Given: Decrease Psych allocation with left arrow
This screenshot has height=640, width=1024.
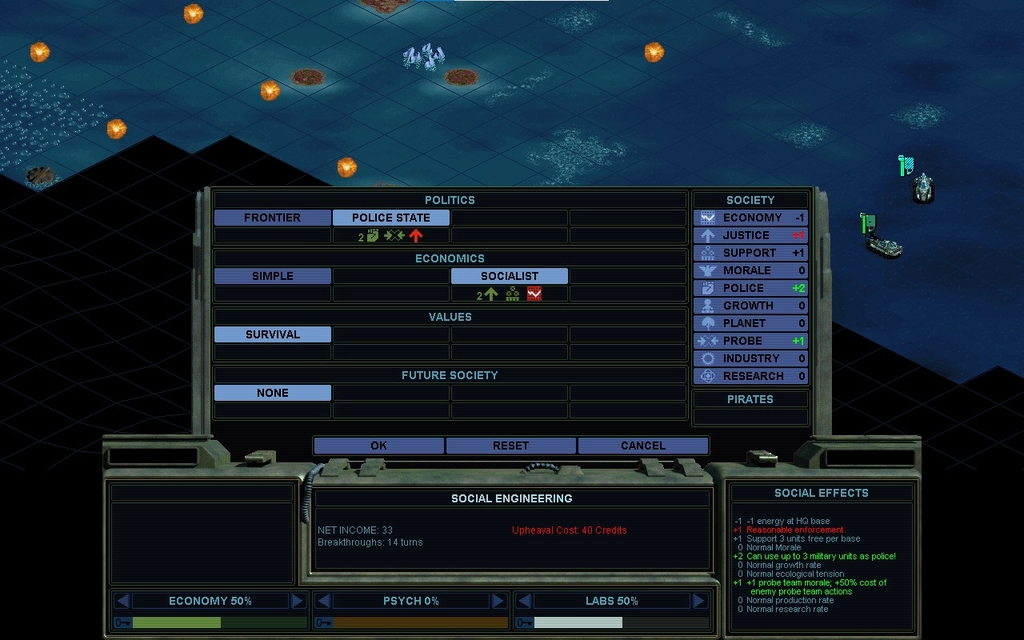Looking at the screenshot, I should [323, 601].
